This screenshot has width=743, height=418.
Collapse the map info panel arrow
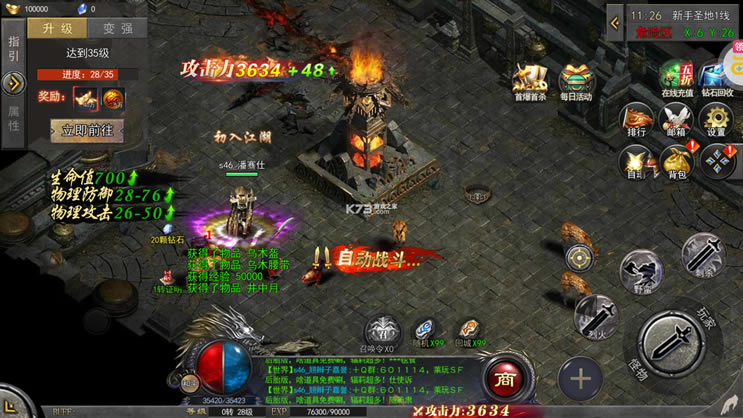click(615, 23)
